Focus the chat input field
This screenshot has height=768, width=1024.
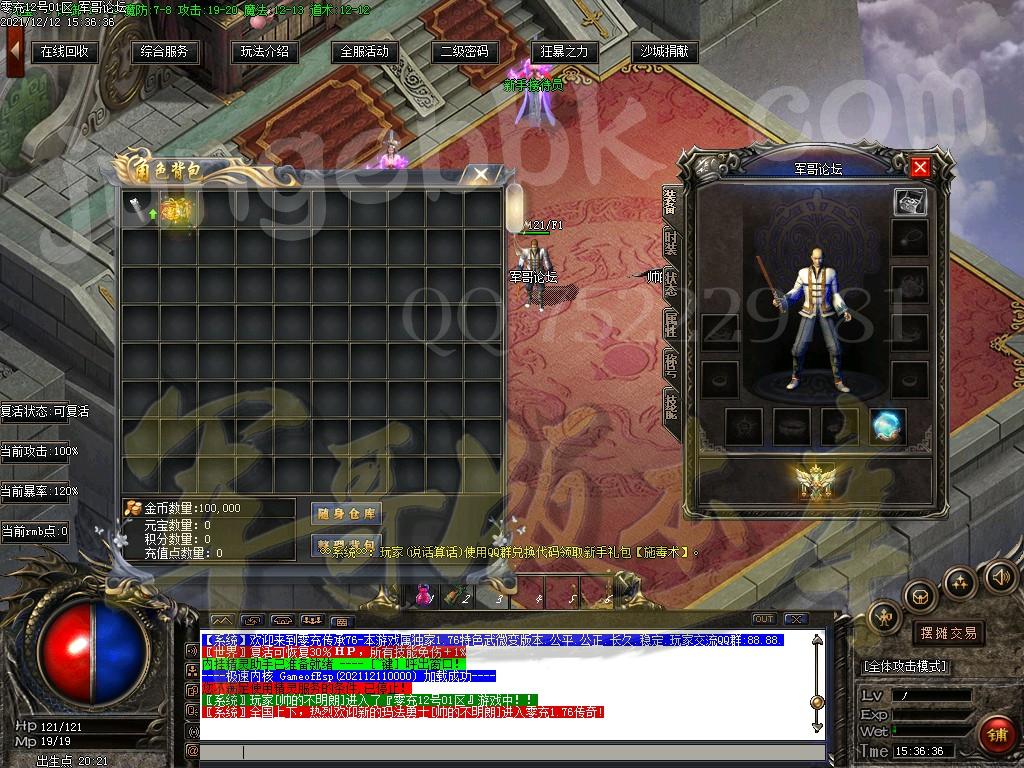click(500, 752)
